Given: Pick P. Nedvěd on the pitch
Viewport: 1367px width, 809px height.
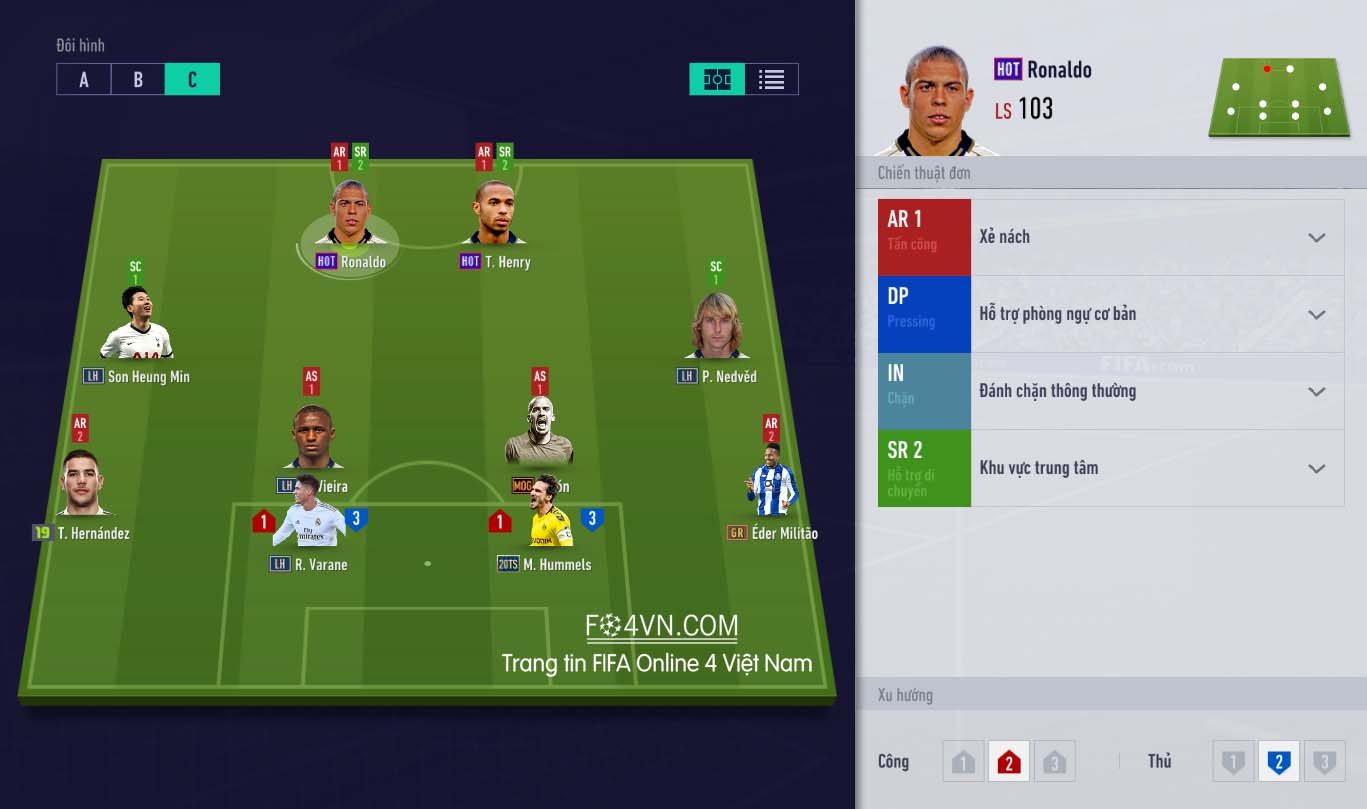Looking at the screenshot, I should tap(716, 328).
